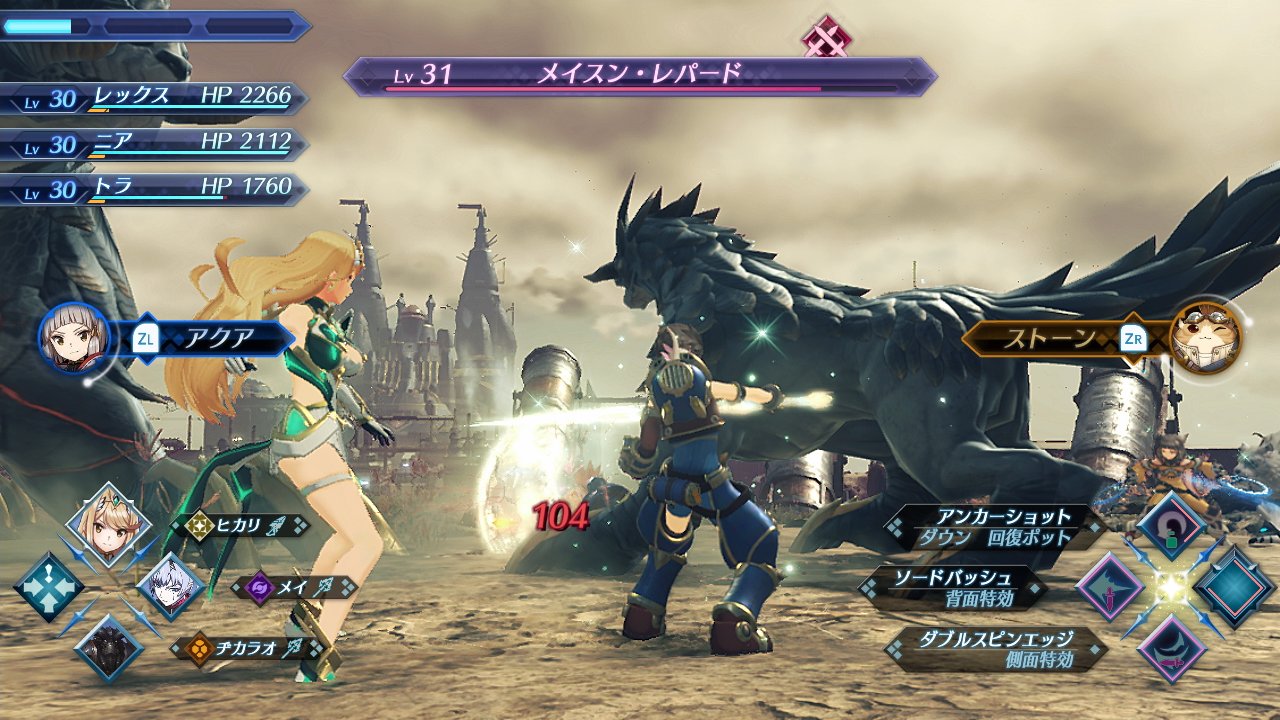This screenshot has height=720, width=1280.
Task: Trigger the ダブルスピンエッジ art icon
Action: click(x=1170, y=649)
